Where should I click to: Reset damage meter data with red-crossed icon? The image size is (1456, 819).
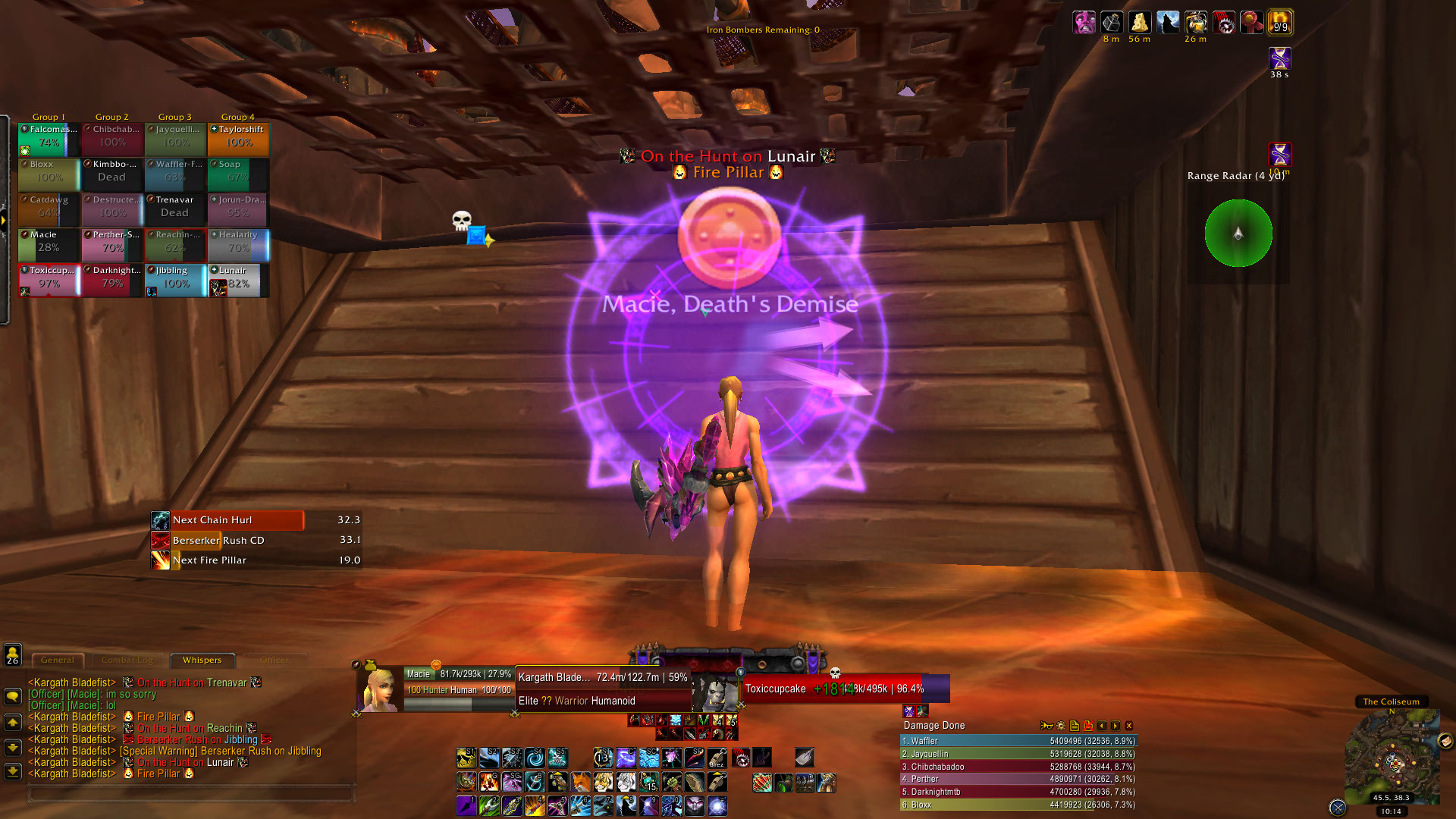[x=1088, y=726]
